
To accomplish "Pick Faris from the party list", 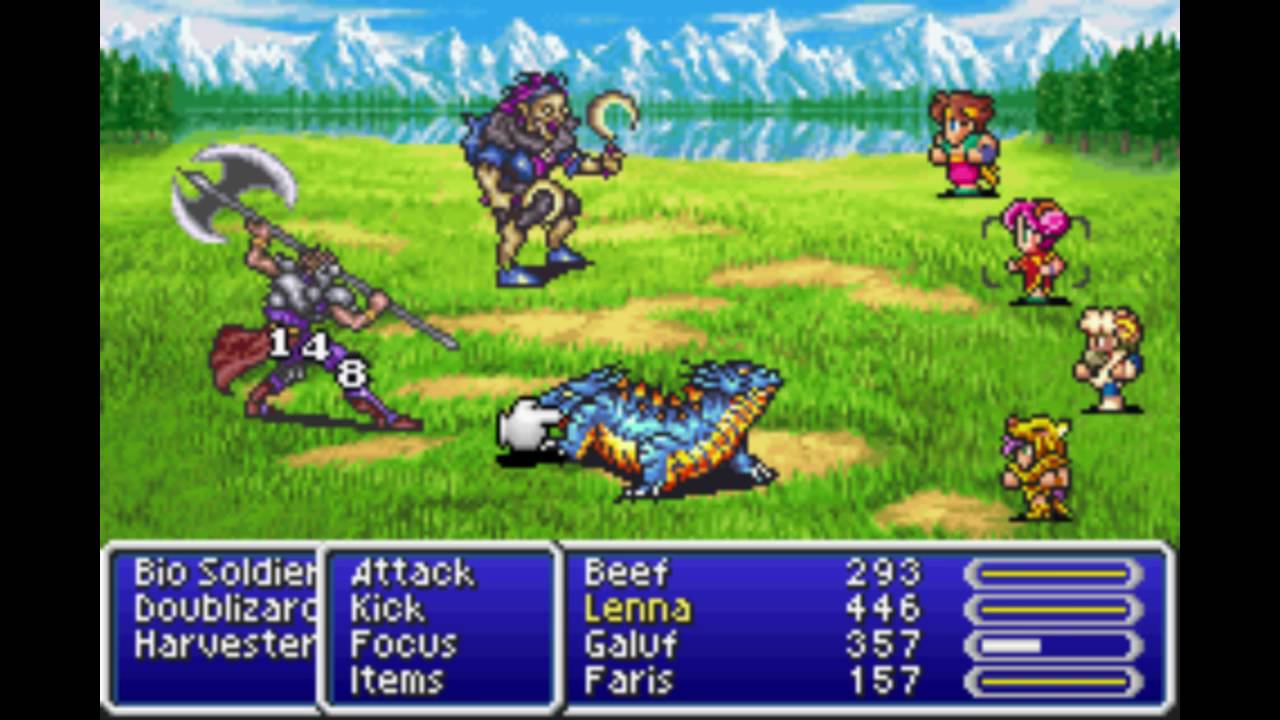I will pos(628,681).
